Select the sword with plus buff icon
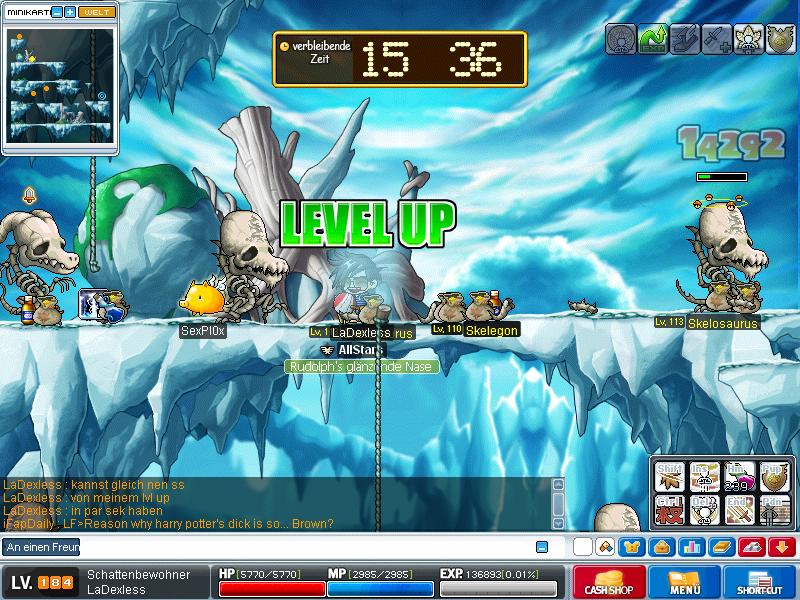 pyautogui.click(x=716, y=38)
